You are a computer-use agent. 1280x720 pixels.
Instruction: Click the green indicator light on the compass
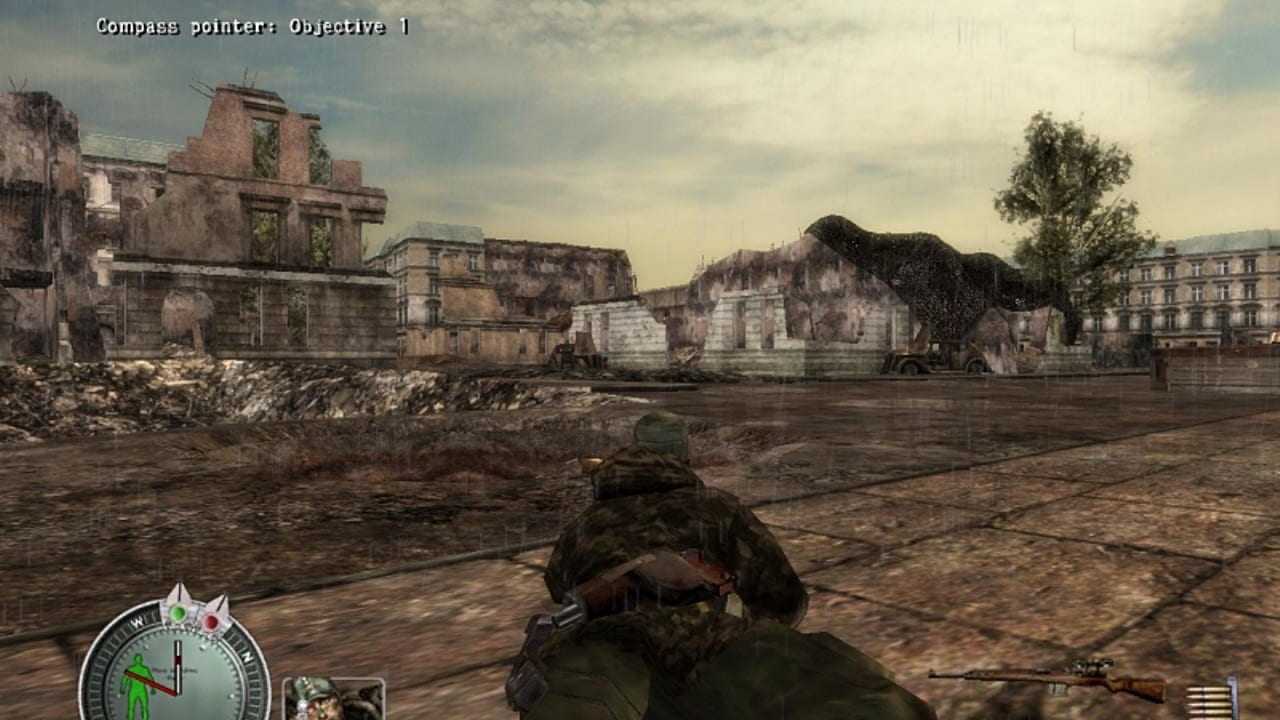pyautogui.click(x=179, y=612)
